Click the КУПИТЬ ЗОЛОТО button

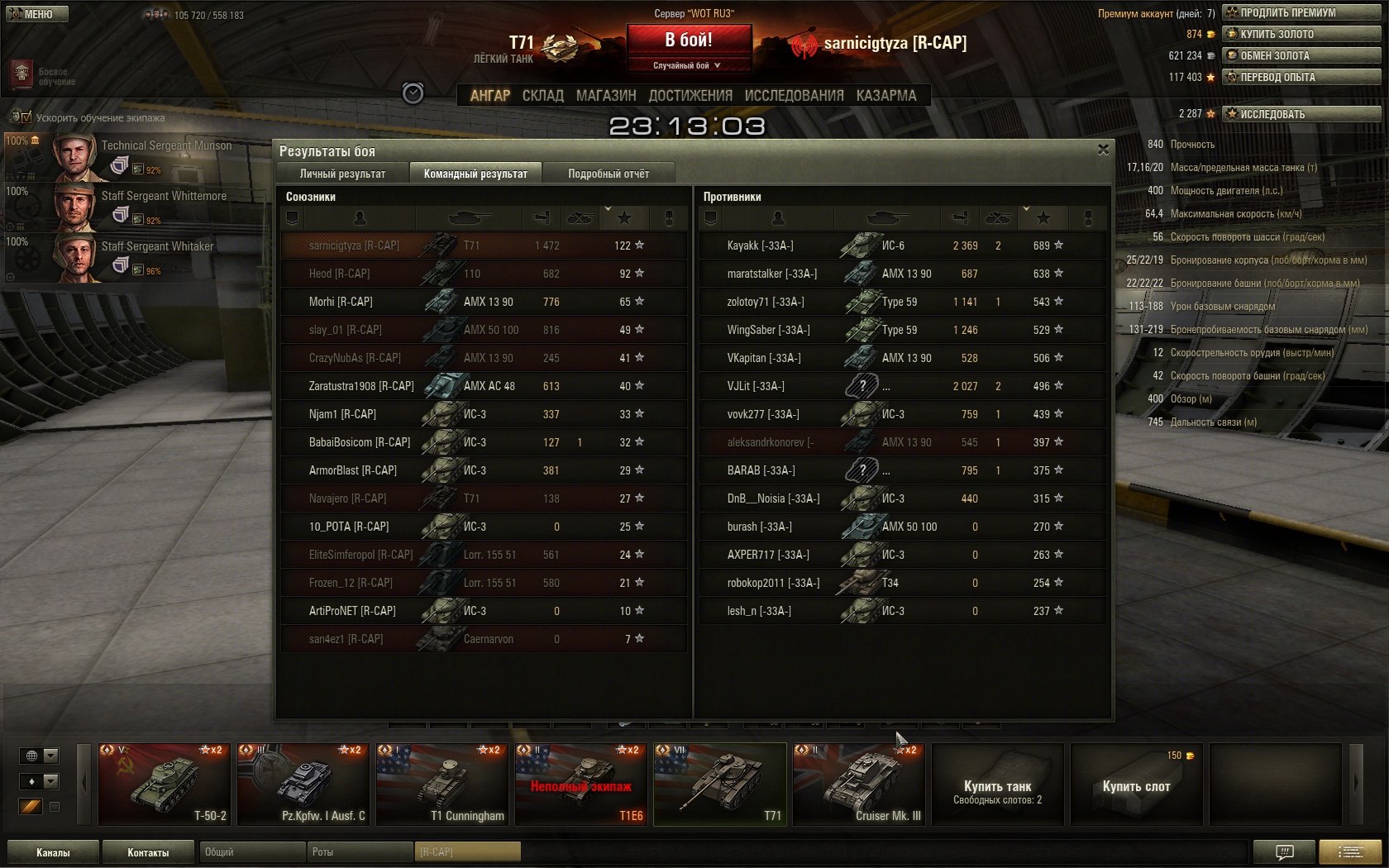pyautogui.click(x=1301, y=34)
